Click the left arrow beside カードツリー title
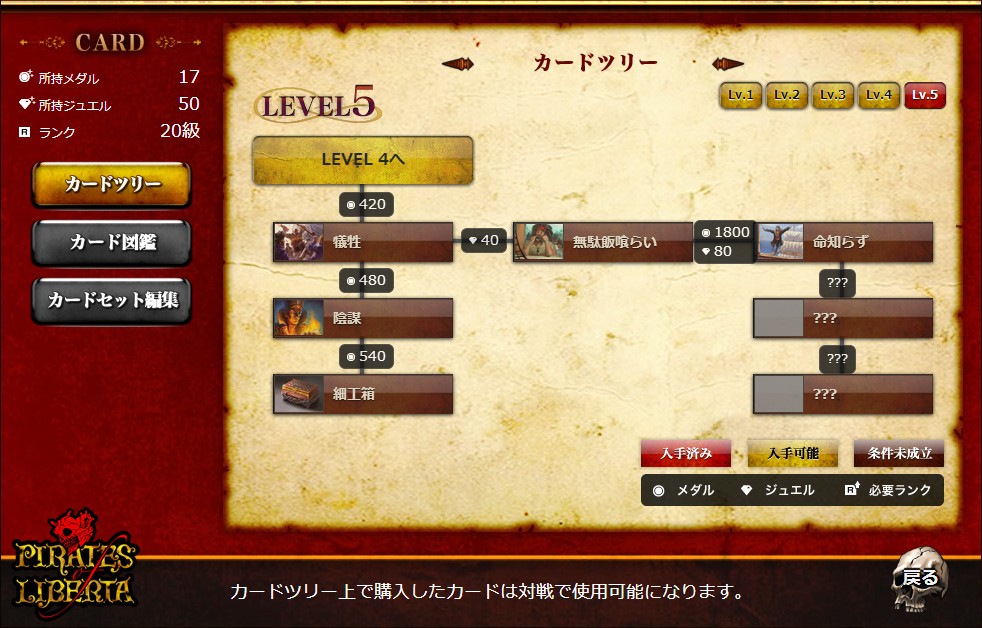The image size is (982, 628). 458,64
